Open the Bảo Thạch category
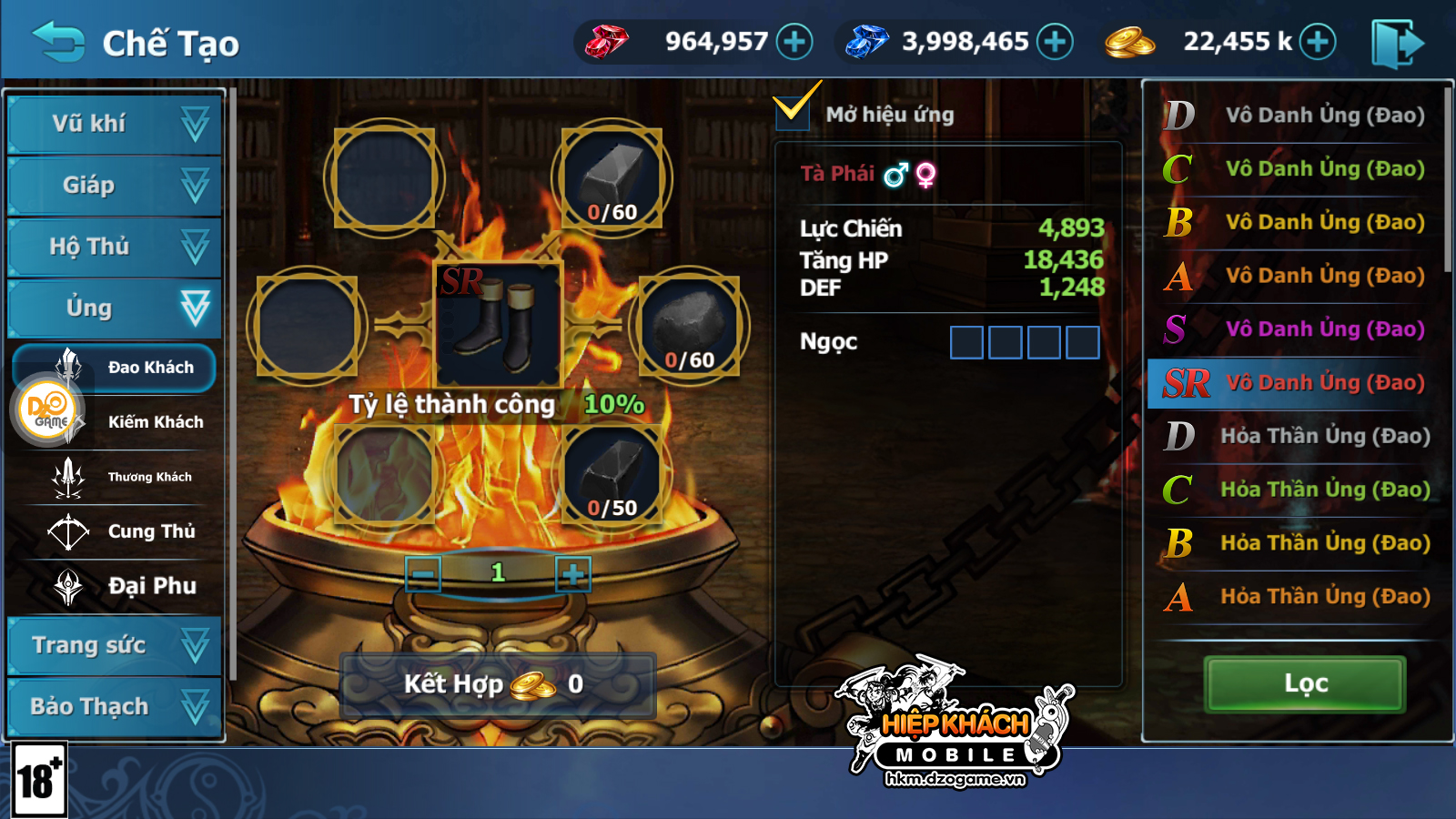1456x819 pixels. tap(115, 707)
